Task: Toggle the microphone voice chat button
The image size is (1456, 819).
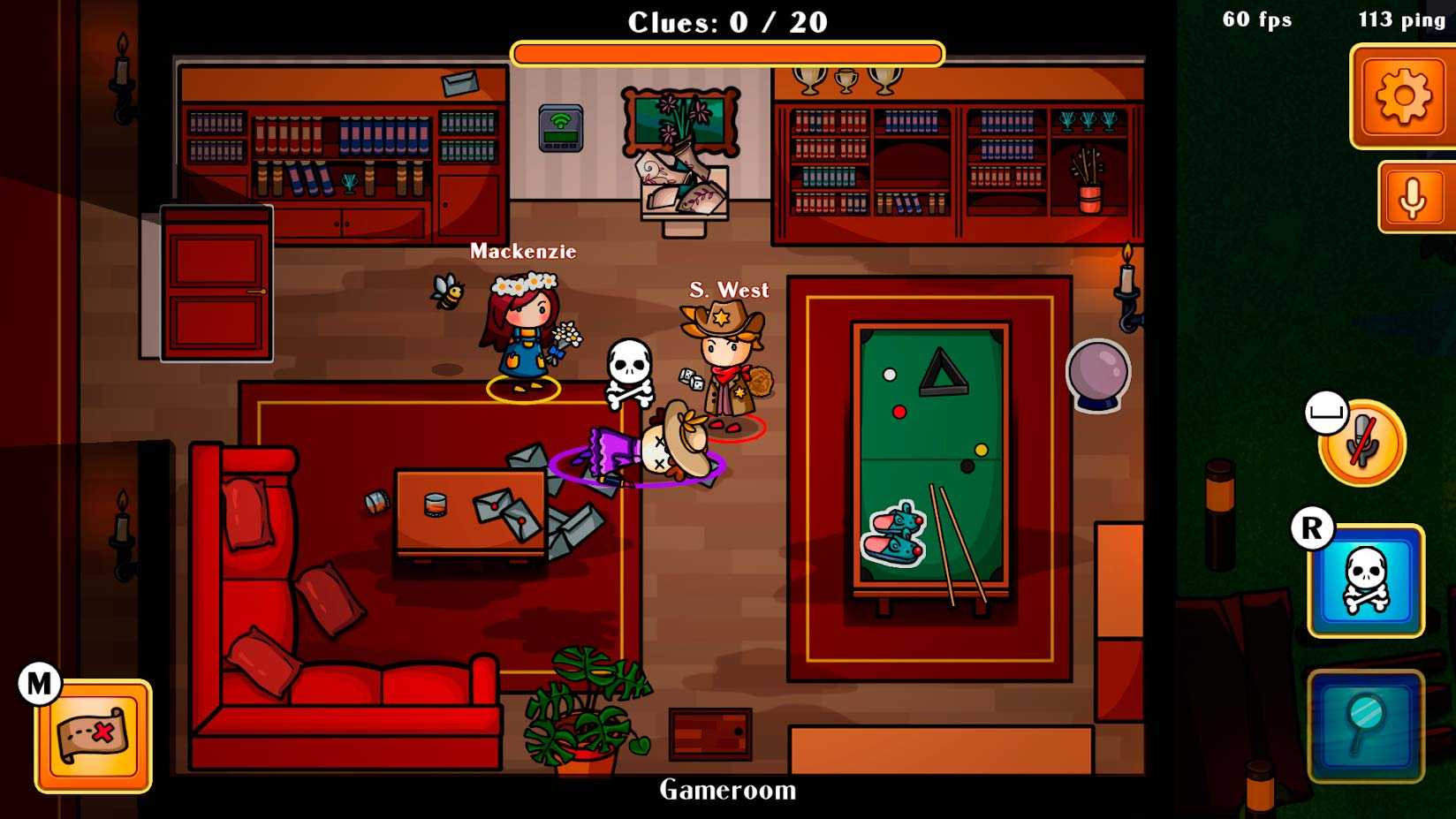Action: click(1414, 198)
